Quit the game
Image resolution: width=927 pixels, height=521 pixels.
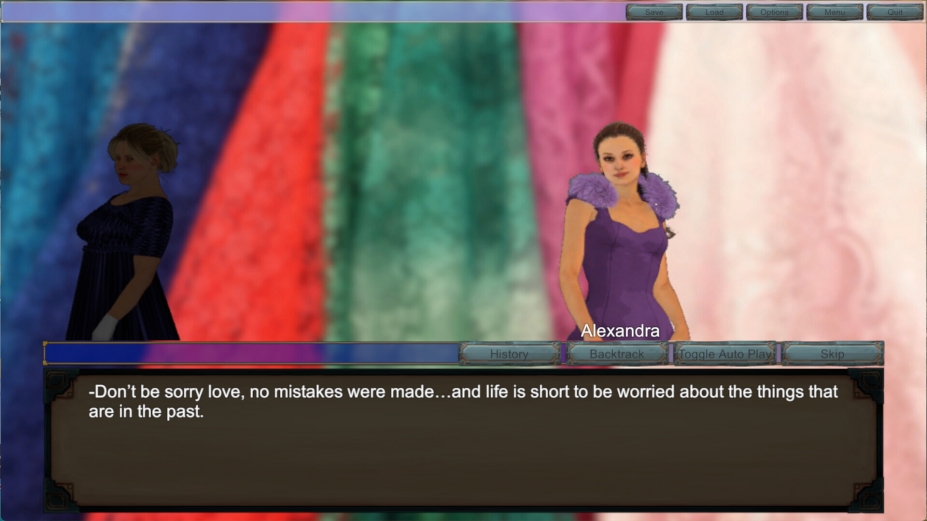[894, 12]
